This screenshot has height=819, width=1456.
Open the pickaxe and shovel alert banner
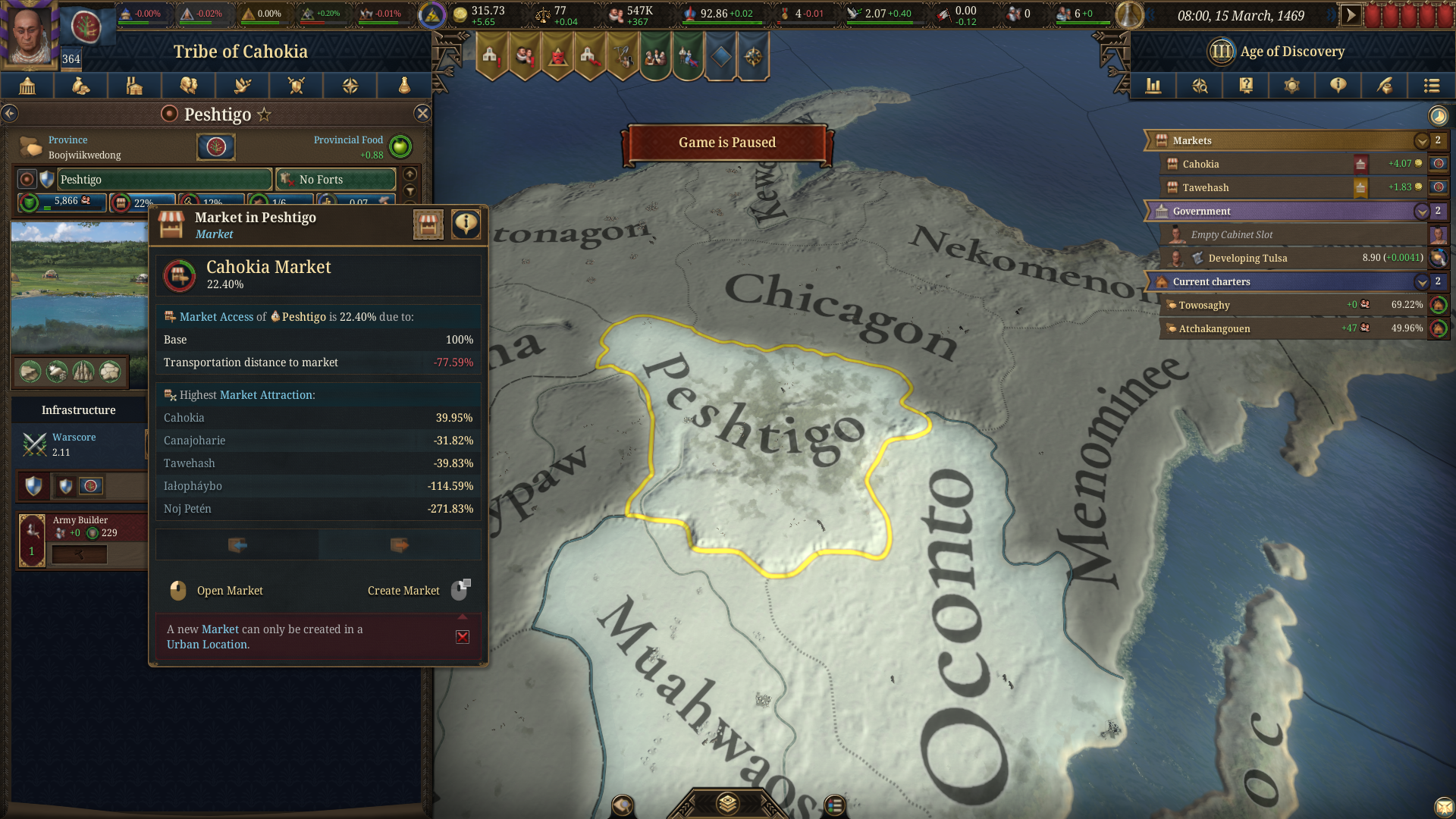(x=623, y=57)
